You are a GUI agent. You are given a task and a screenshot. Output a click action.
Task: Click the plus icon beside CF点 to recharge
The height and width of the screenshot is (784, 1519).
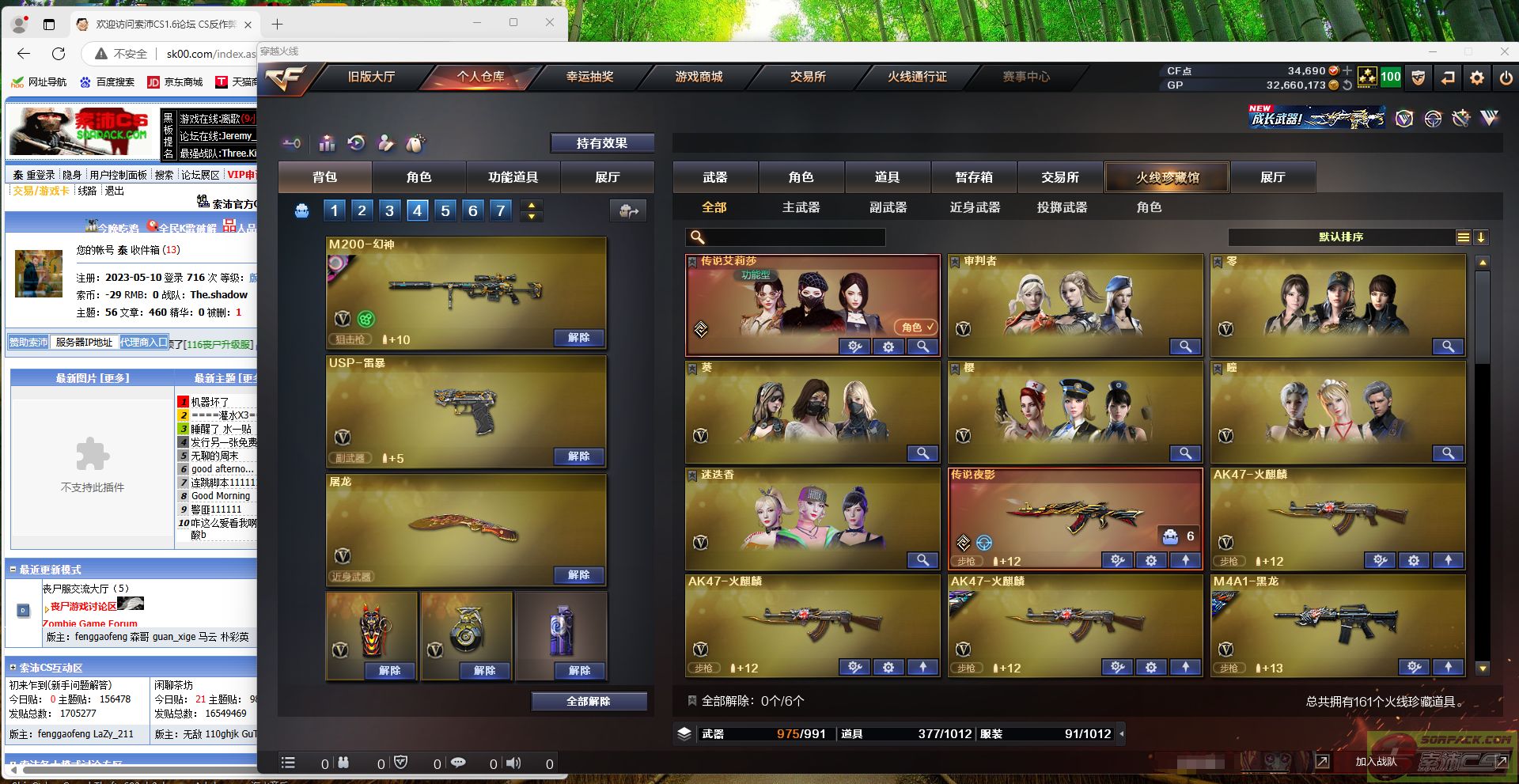click(1347, 71)
